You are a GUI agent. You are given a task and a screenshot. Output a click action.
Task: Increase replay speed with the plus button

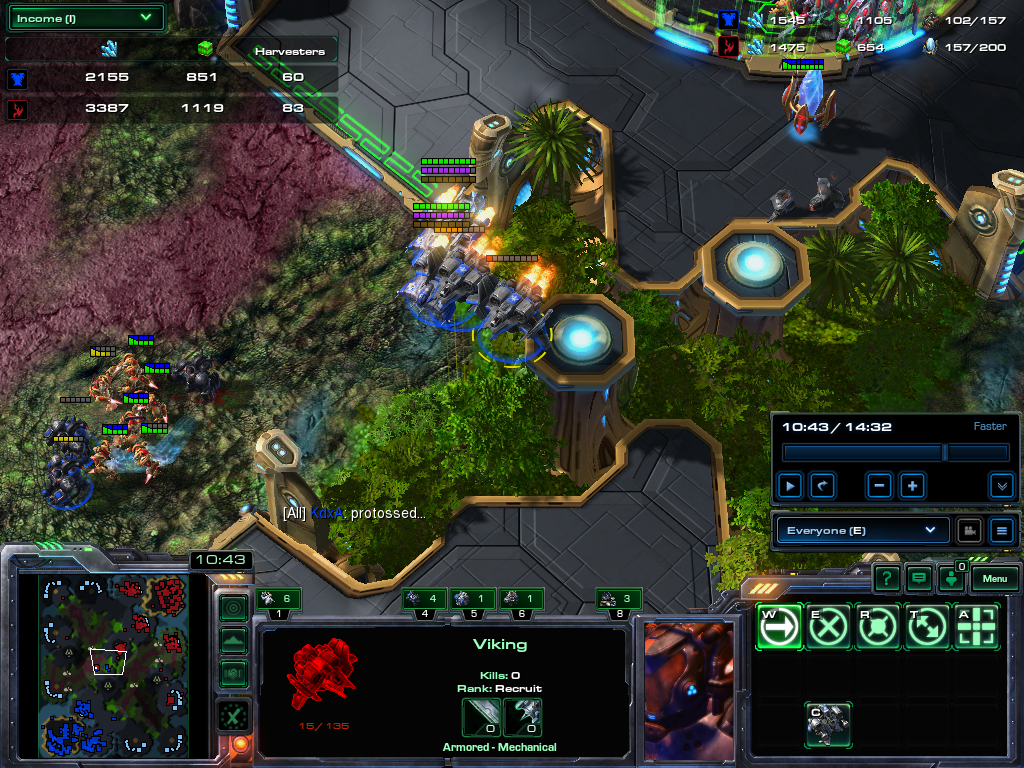[912, 486]
